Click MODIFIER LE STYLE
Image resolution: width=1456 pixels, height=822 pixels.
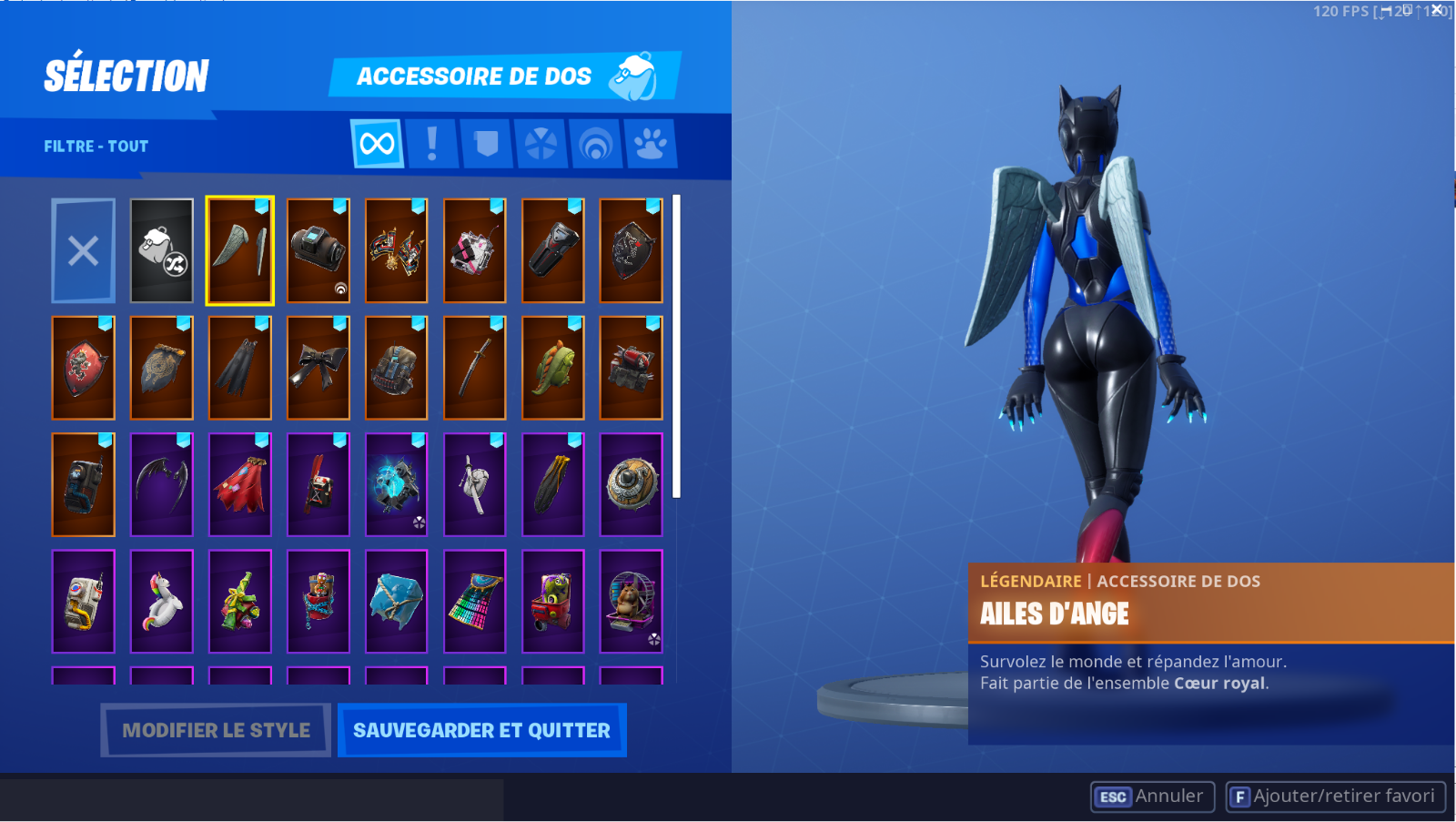215,729
